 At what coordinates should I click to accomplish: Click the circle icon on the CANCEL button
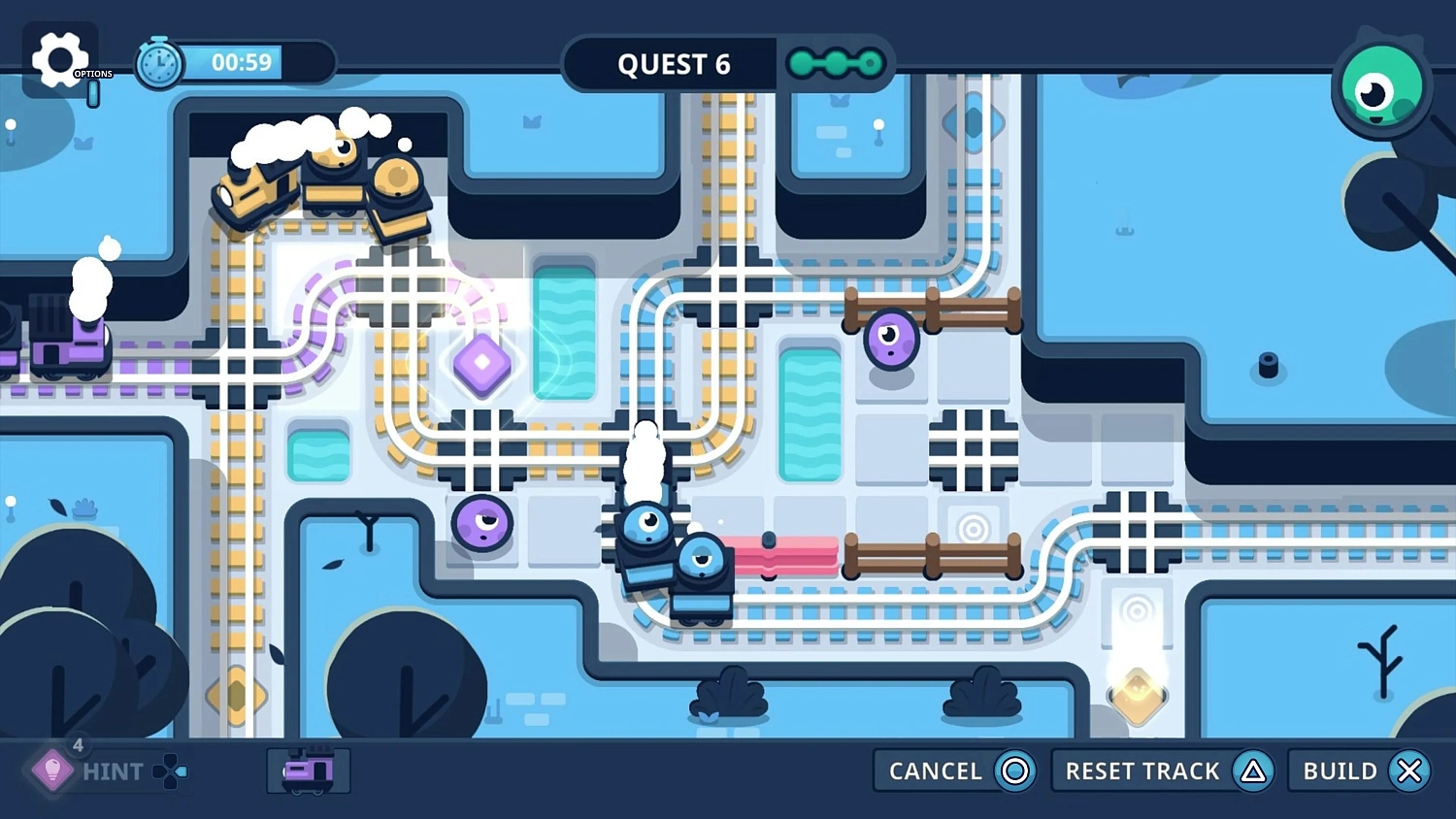(x=1013, y=770)
